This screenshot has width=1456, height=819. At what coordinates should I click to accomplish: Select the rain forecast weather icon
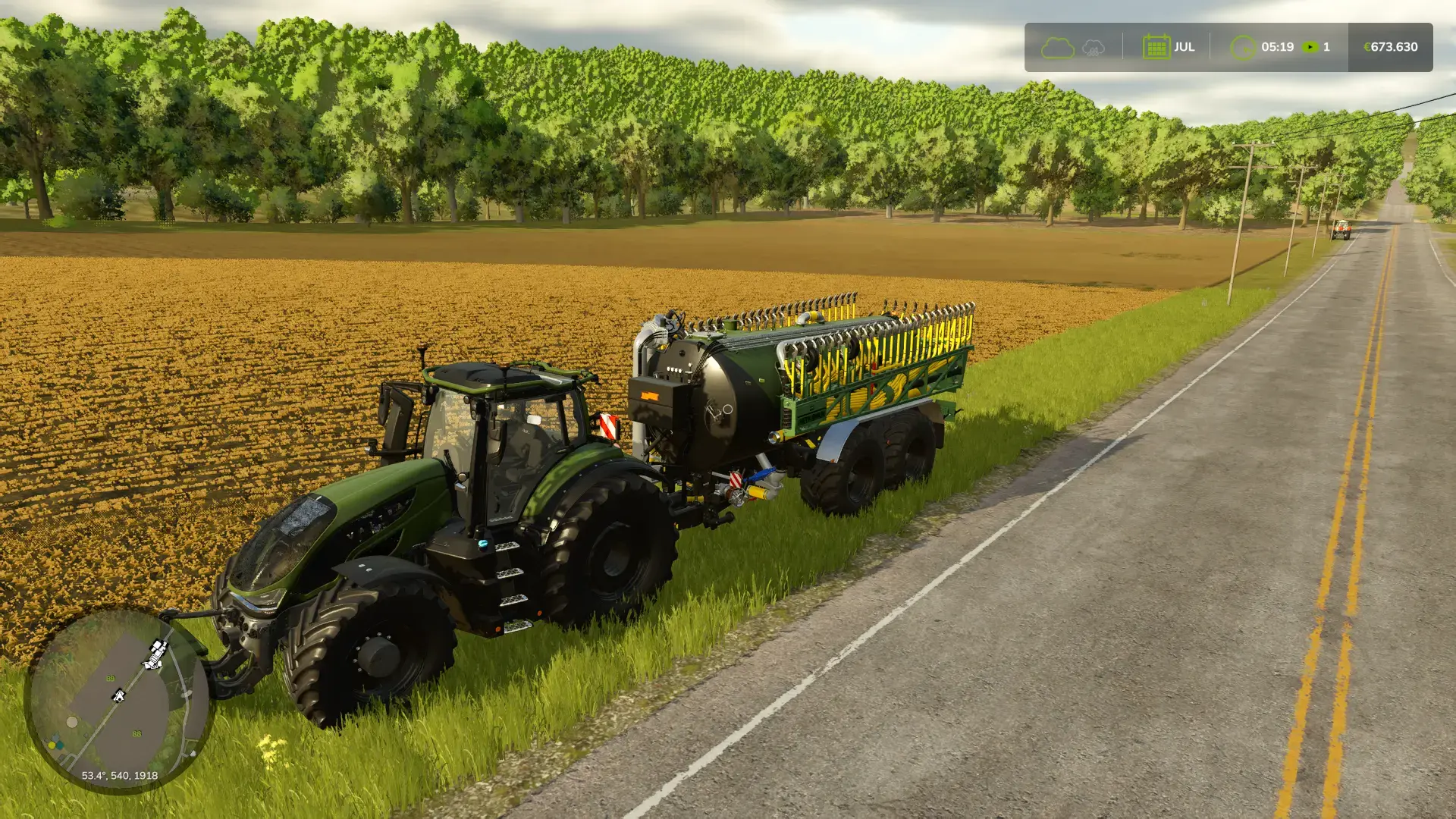pos(1093,48)
